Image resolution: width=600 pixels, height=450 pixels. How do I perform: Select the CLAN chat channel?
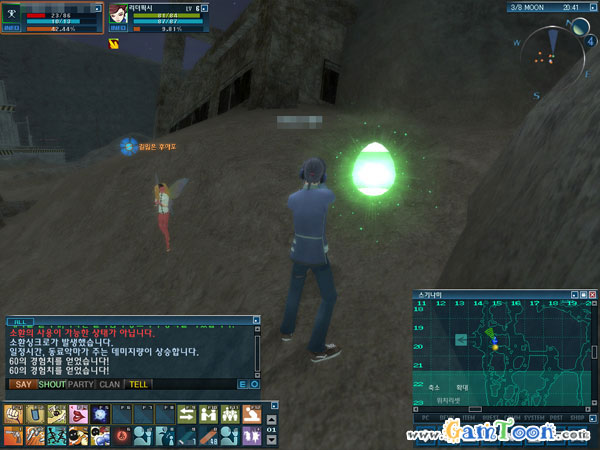click(x=110, y=384)
